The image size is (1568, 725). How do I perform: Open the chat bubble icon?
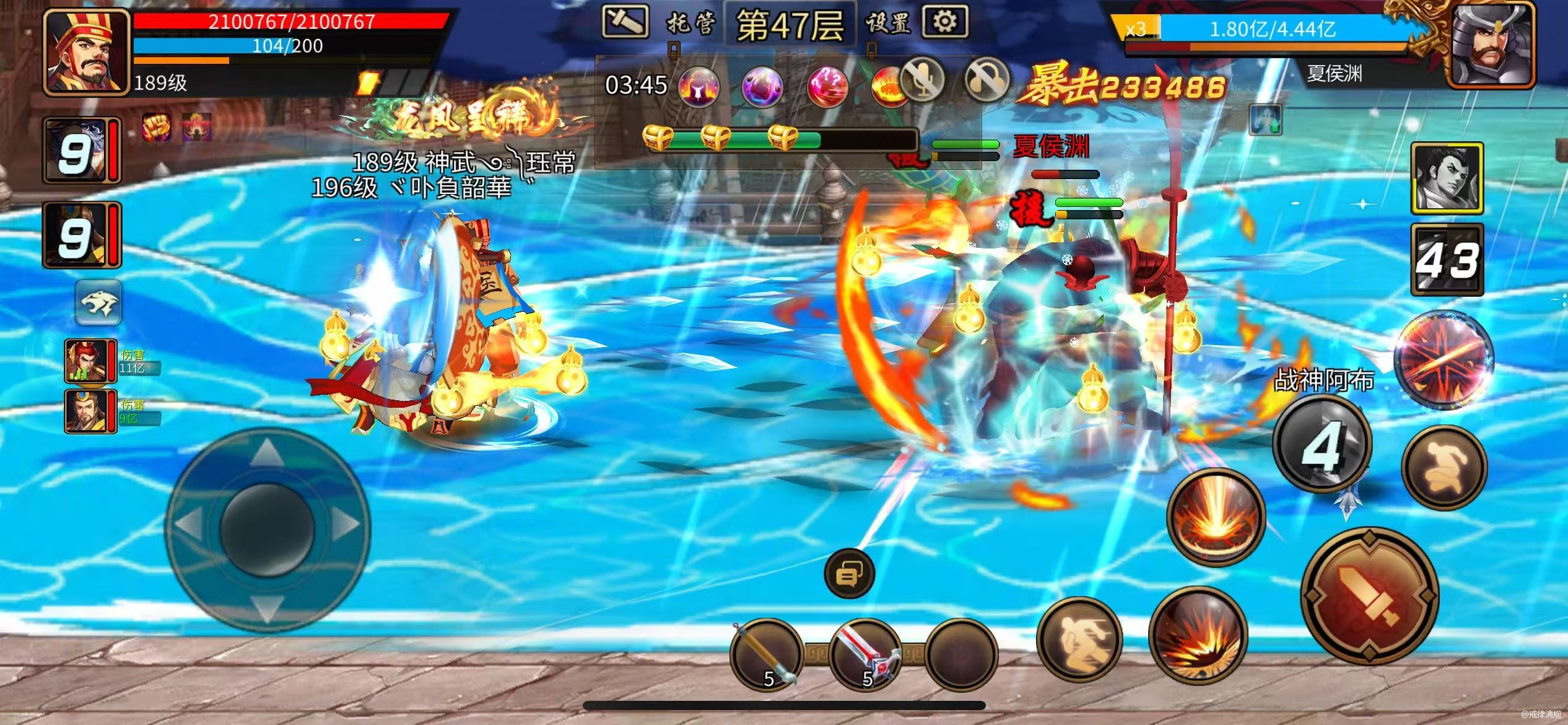point(850,574)
